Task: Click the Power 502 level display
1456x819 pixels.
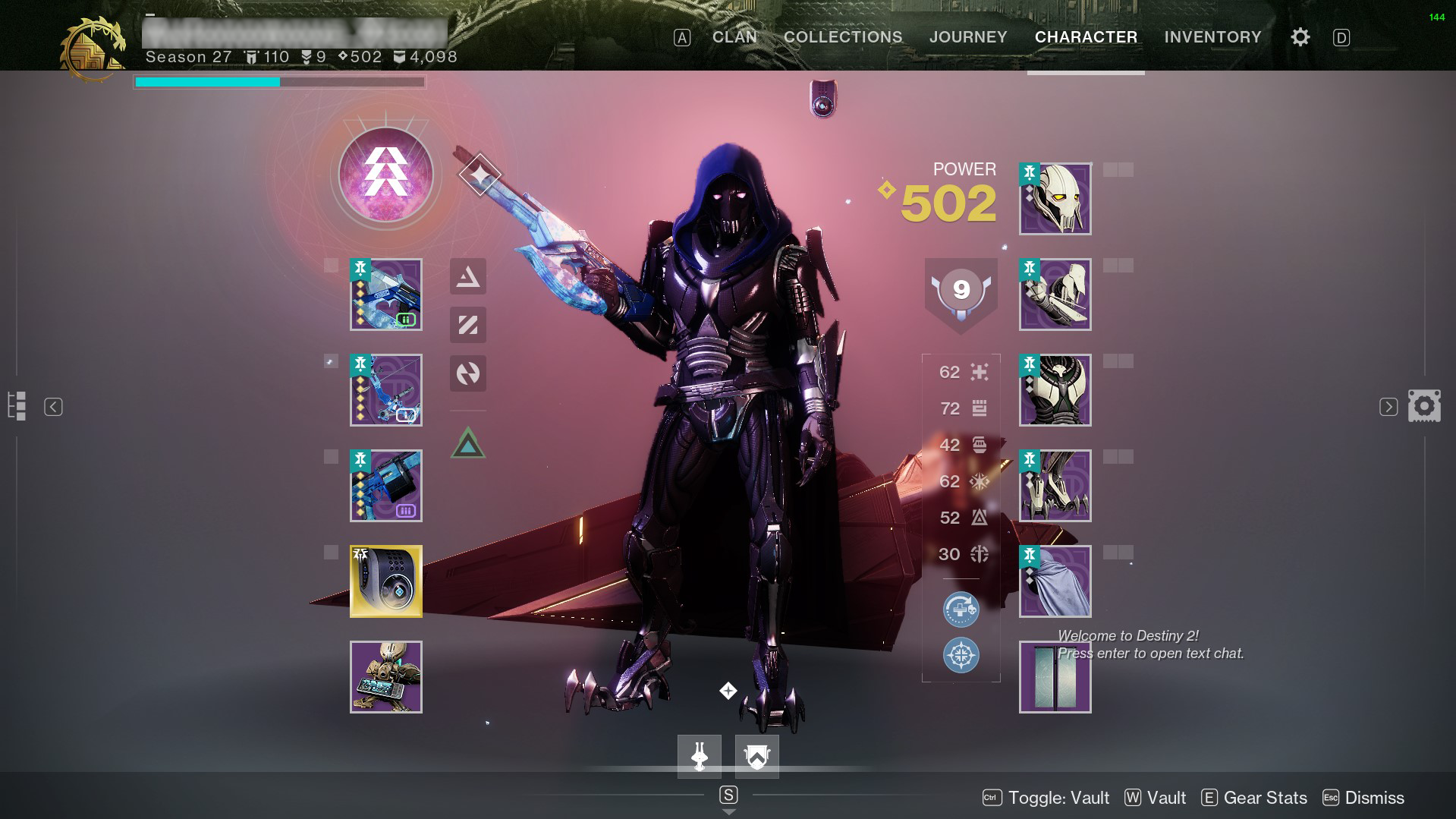Action: 947,203
